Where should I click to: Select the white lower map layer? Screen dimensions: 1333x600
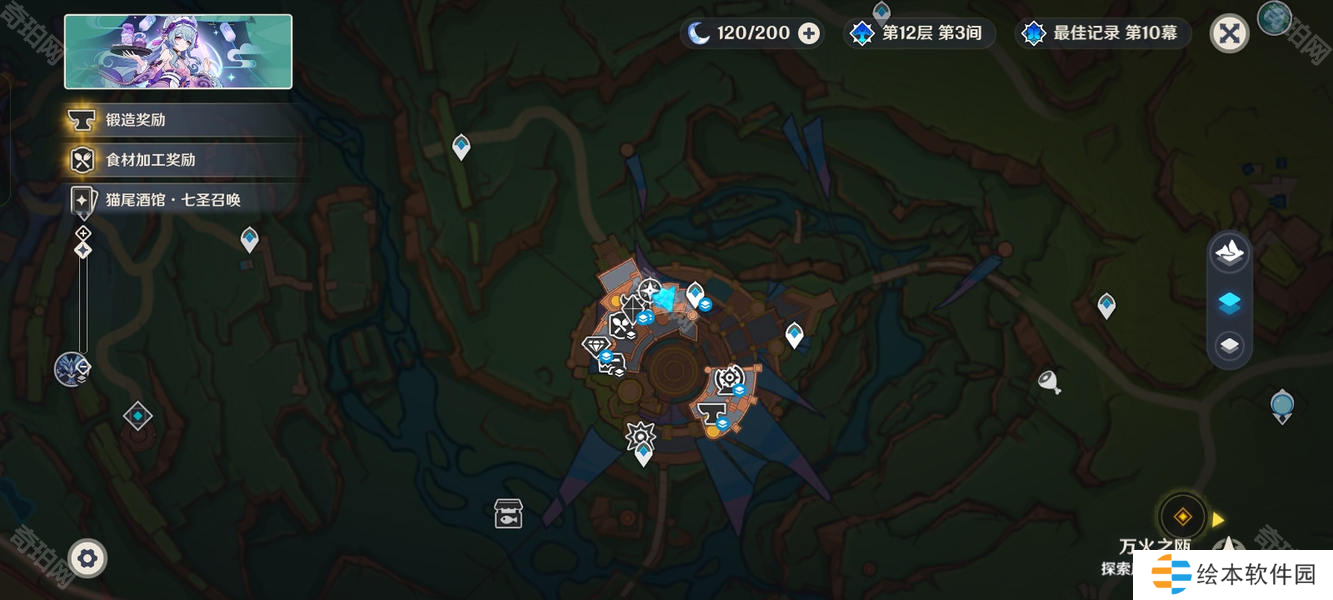[x=1229, y=346]
